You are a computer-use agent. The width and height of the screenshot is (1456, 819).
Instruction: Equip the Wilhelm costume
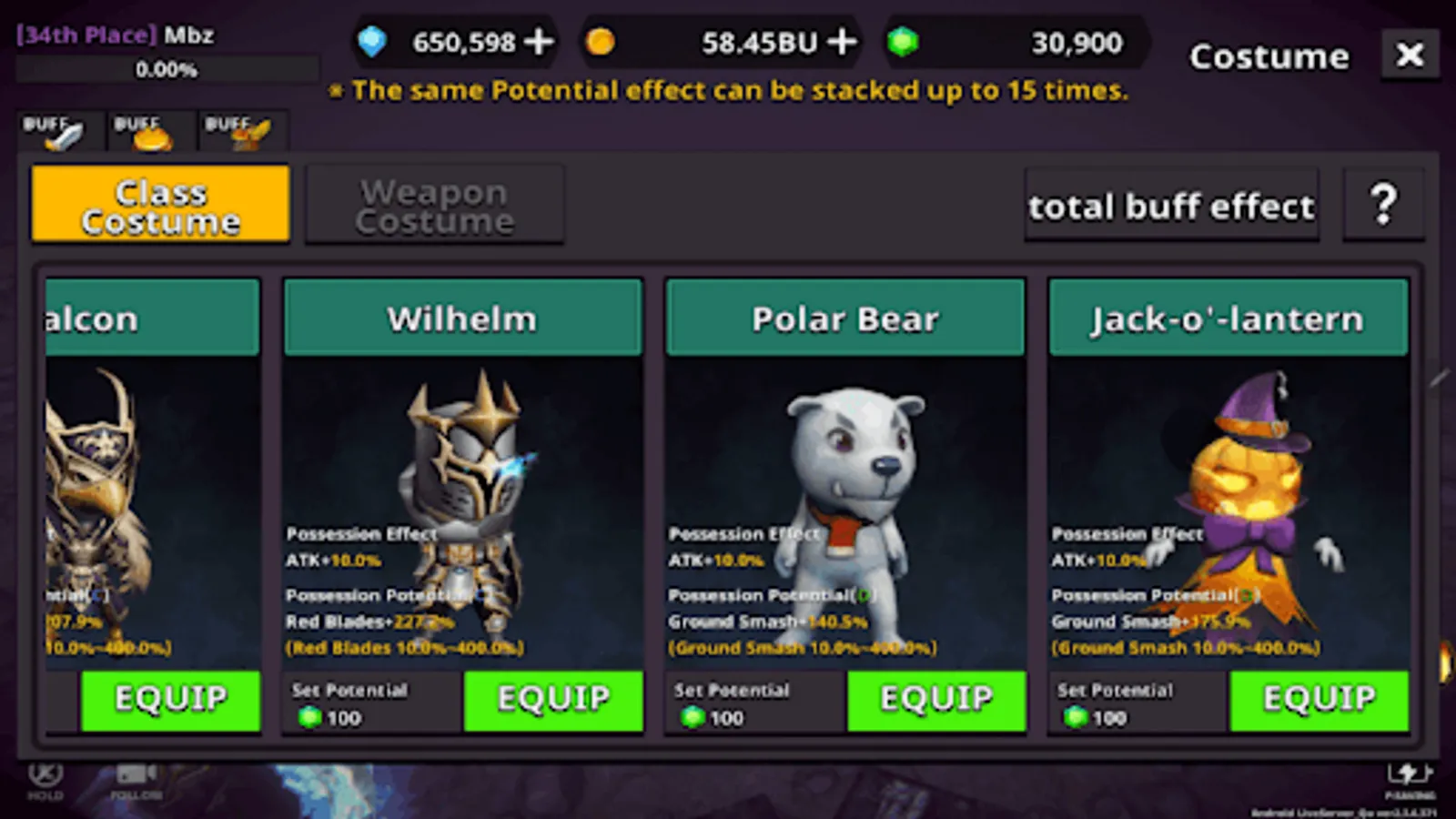tap(553, 701)
